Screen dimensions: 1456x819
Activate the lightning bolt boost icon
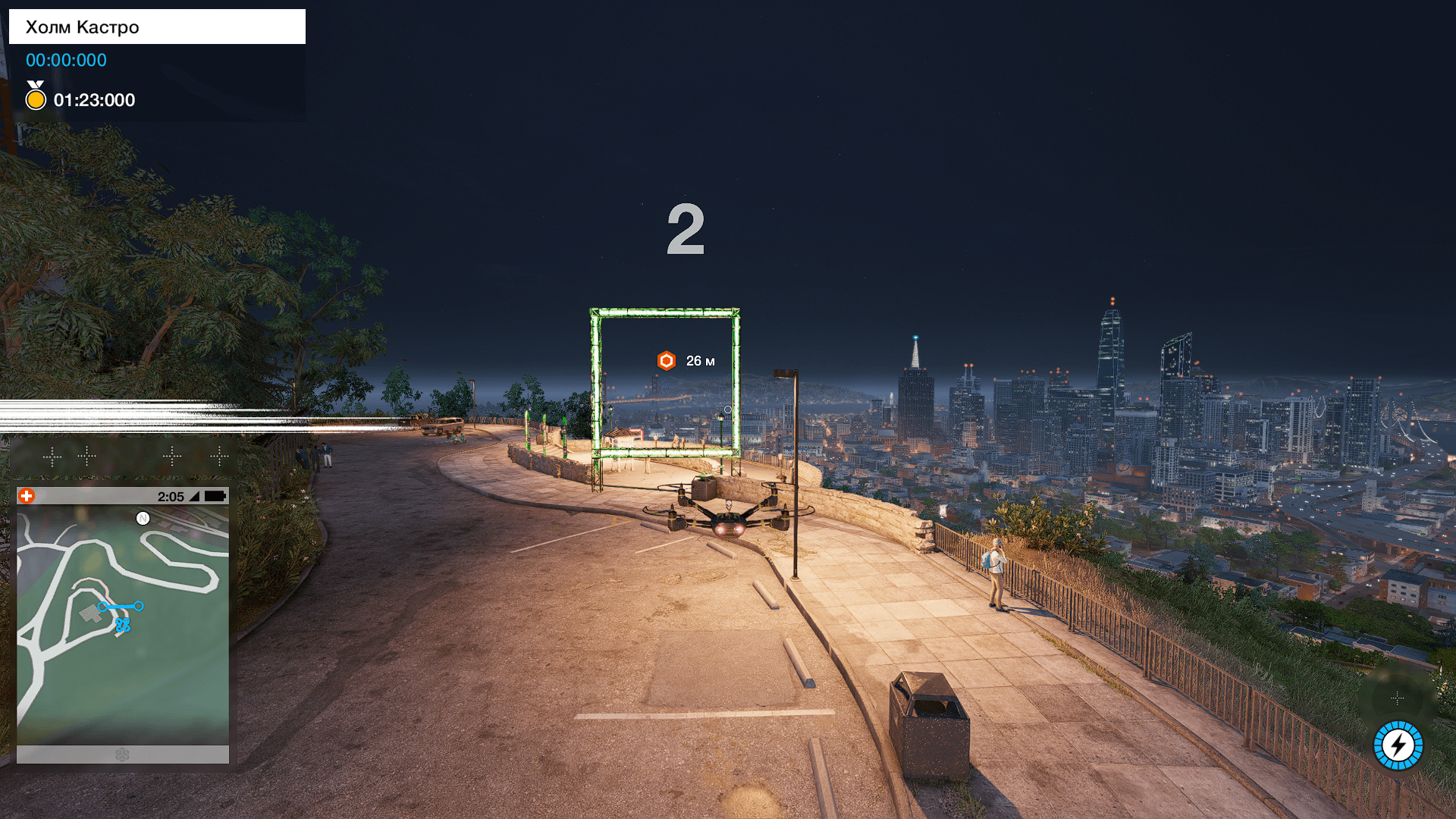(x=1398, y=745)
